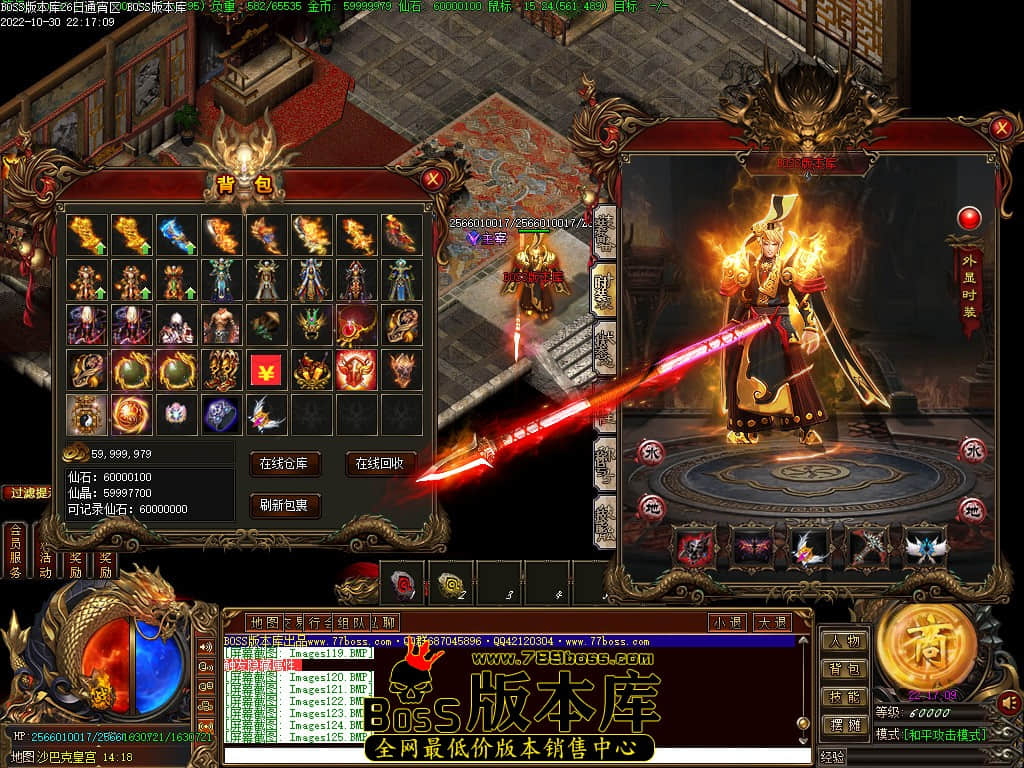
Task: Refresh the bag with 刷新包裹
Action: (285, 506)
